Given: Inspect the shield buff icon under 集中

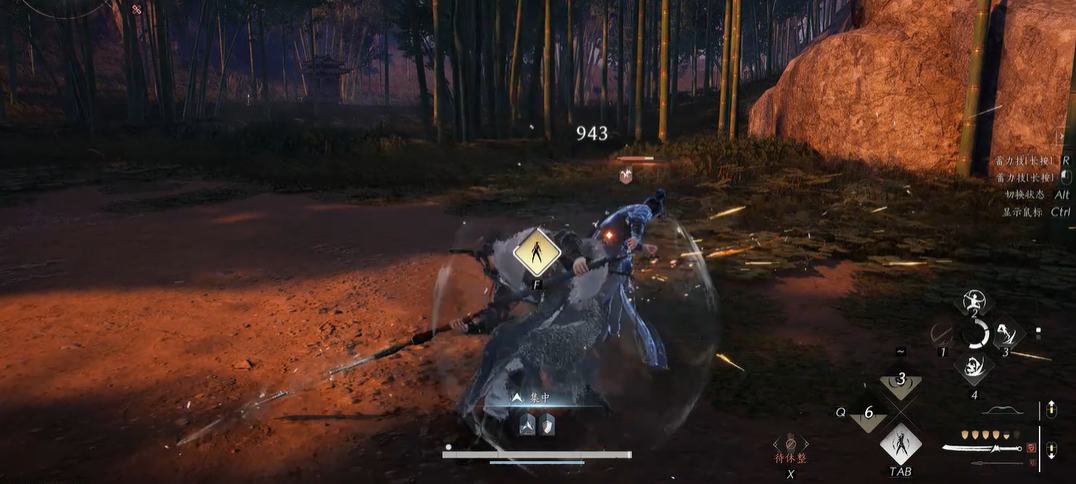Looking at the screenshot, I should click(x=547, y=425).
